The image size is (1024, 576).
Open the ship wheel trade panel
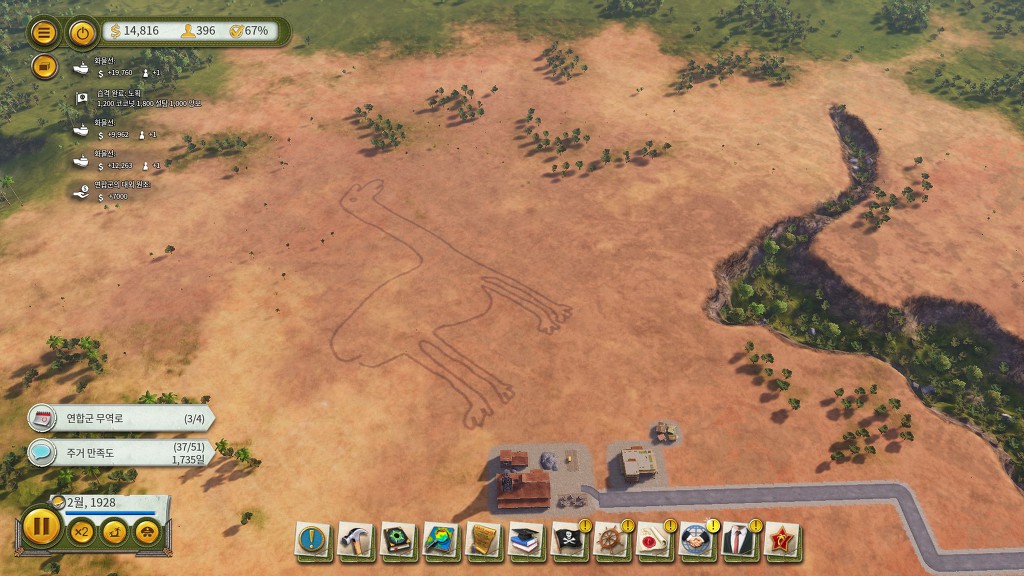coord(612,541)
